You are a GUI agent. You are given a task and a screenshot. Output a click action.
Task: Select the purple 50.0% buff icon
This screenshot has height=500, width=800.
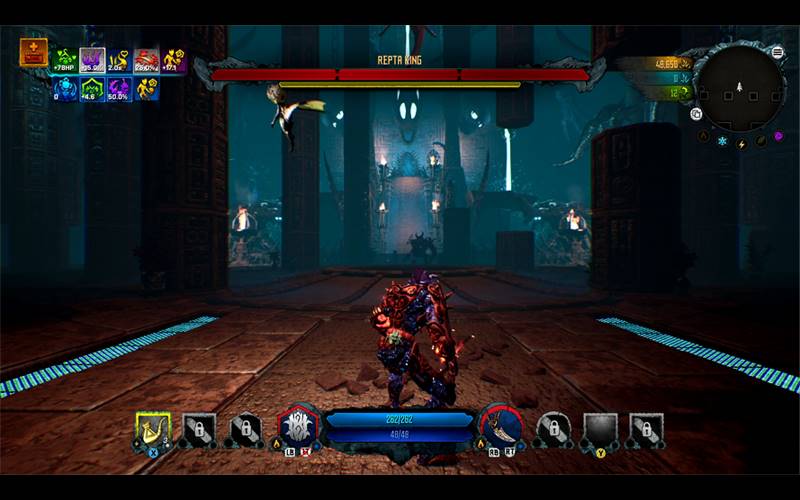point(120,88)
